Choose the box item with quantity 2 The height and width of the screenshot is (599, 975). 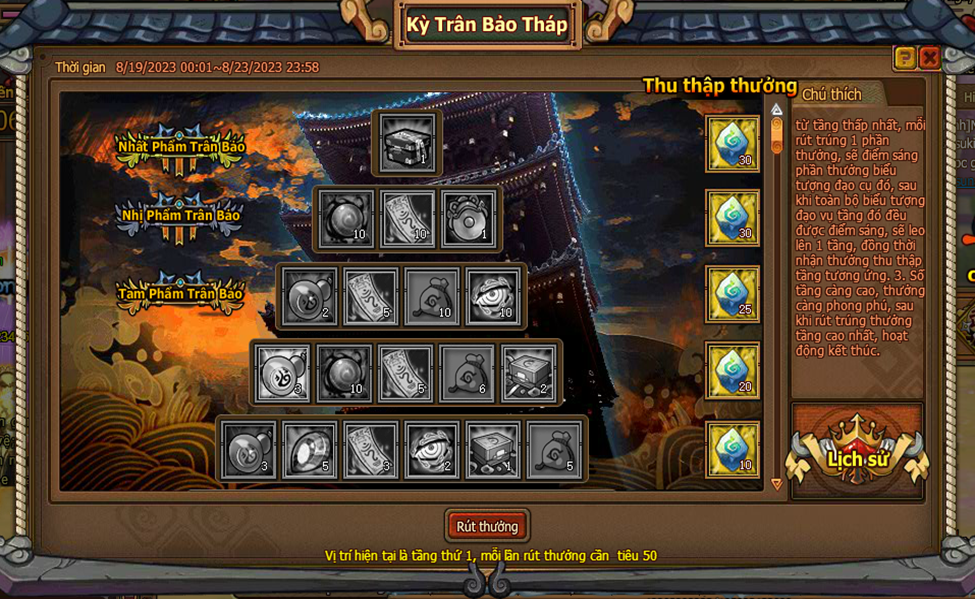[528, 373]
